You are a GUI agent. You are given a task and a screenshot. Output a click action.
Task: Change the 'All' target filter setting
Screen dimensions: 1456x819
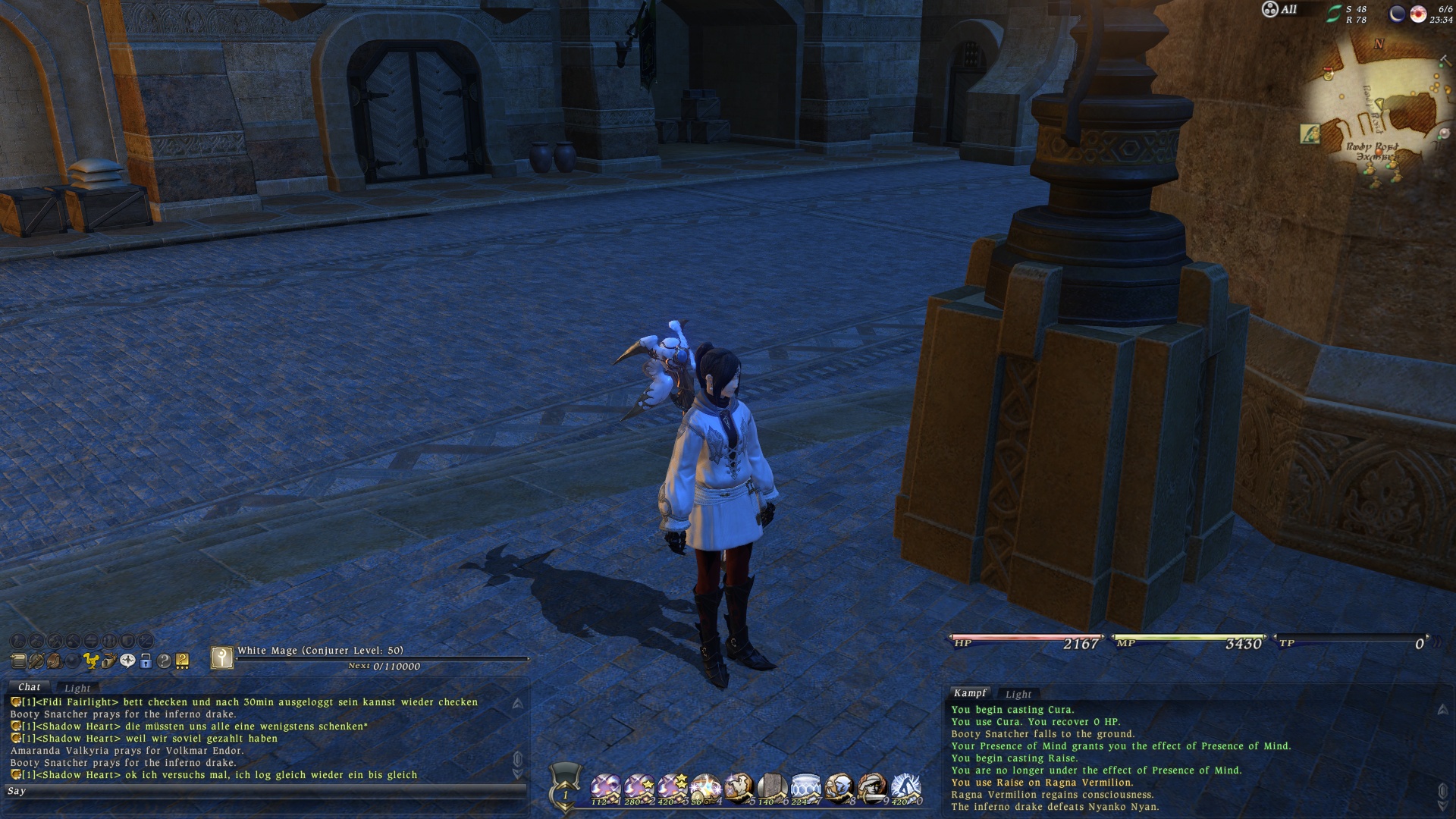[1279, 10]
